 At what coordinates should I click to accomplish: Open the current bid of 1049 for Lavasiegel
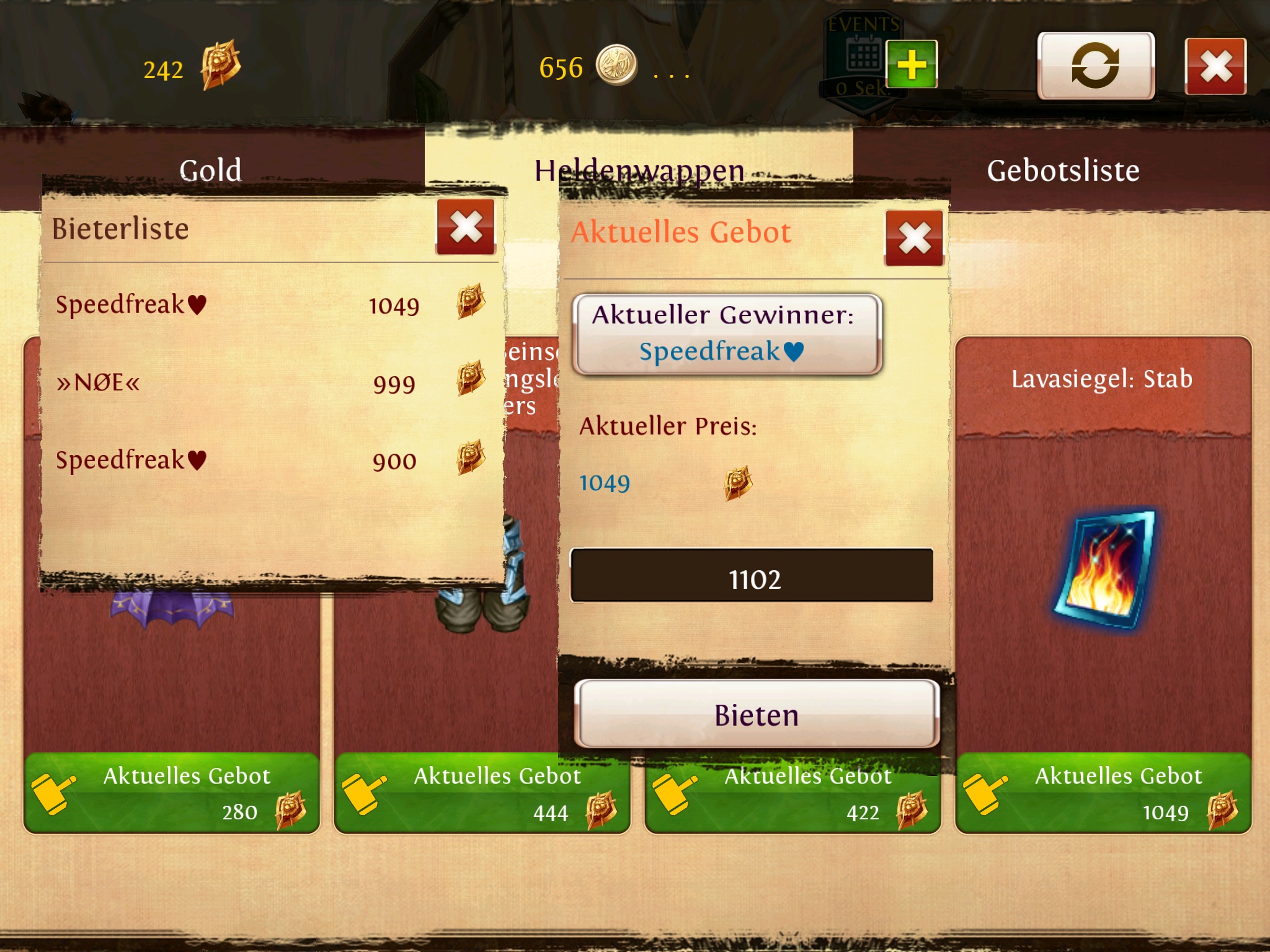1103,794
